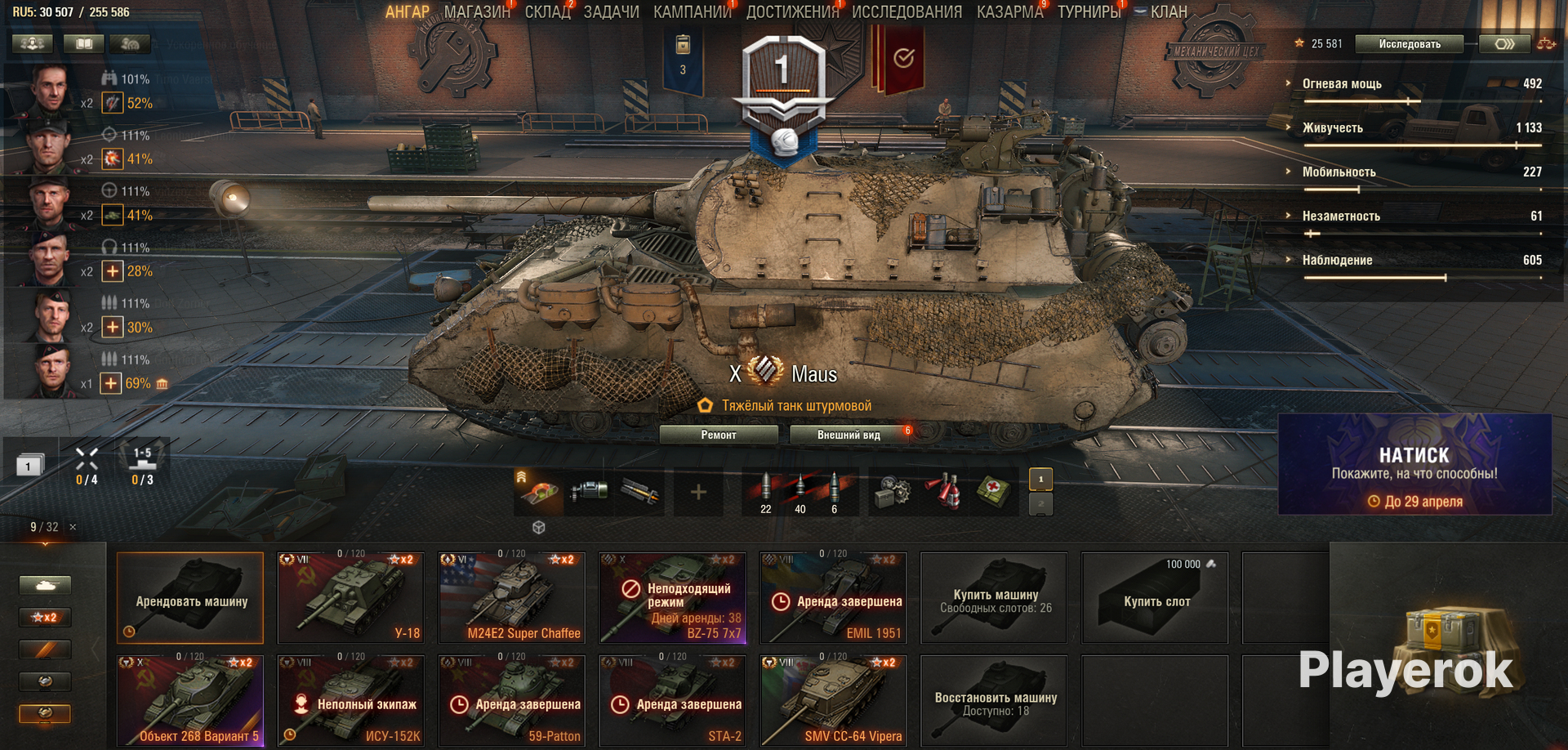This screenshot has height=750, width=1568.
Task: Click Купить слот for 100 000
Action: pos(1155,598)
